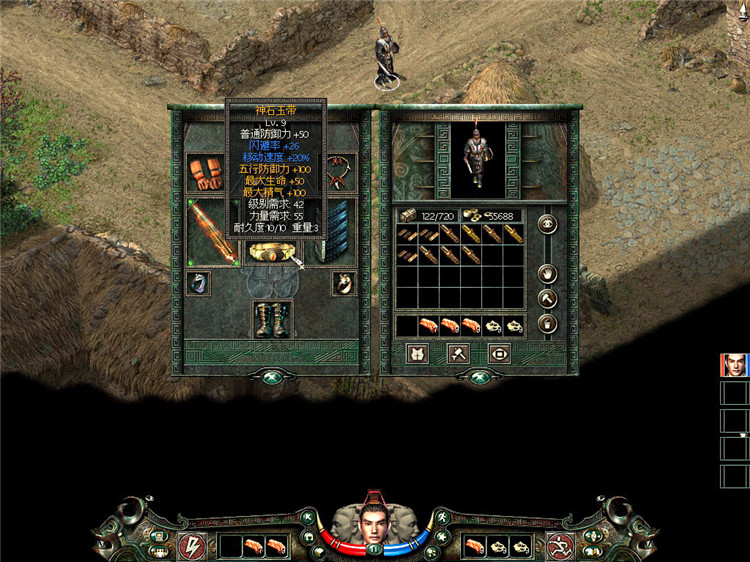Select the party member portrait on right edge
Screen dimensions: 750x562
[733, 364]
